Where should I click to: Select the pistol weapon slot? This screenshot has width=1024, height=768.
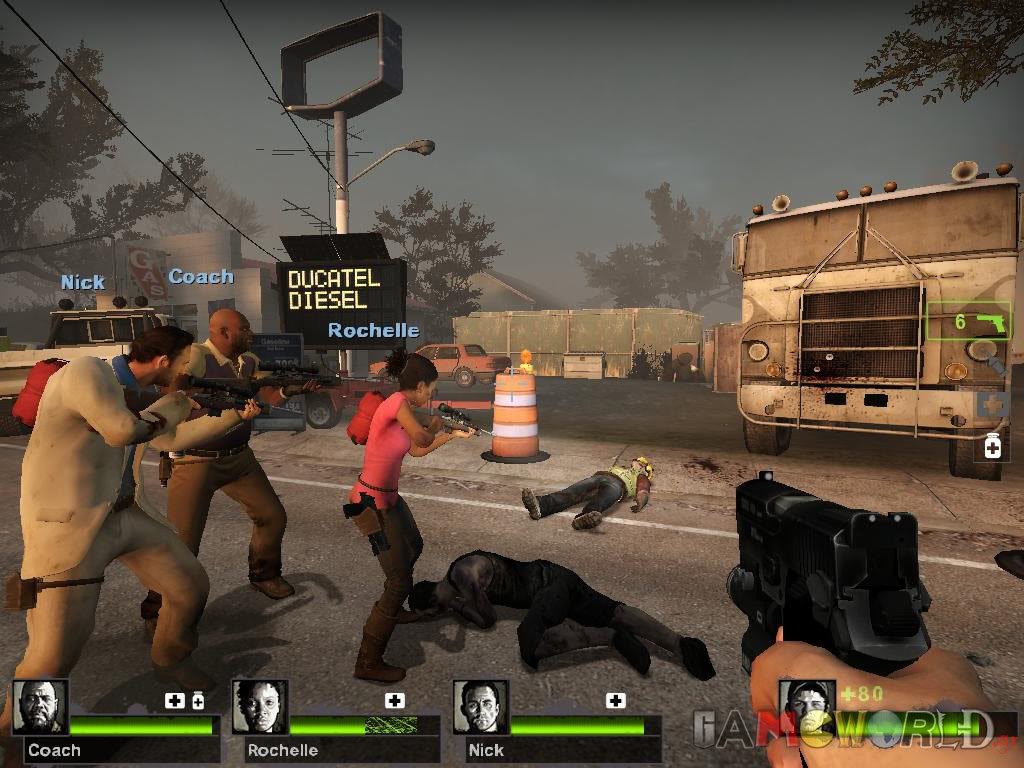tap(968, 322)
